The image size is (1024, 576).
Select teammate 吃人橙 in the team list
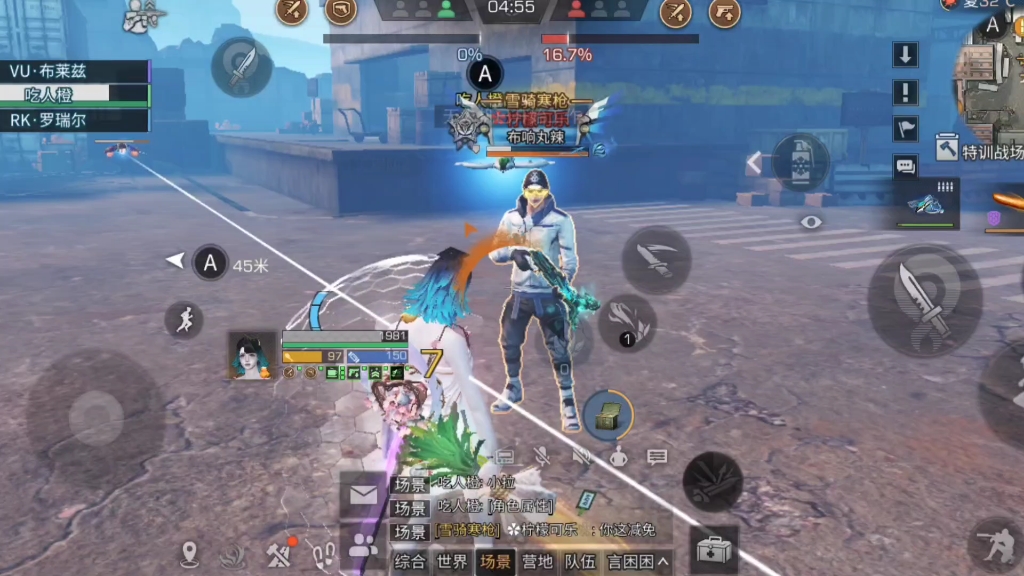pos(75,95)
